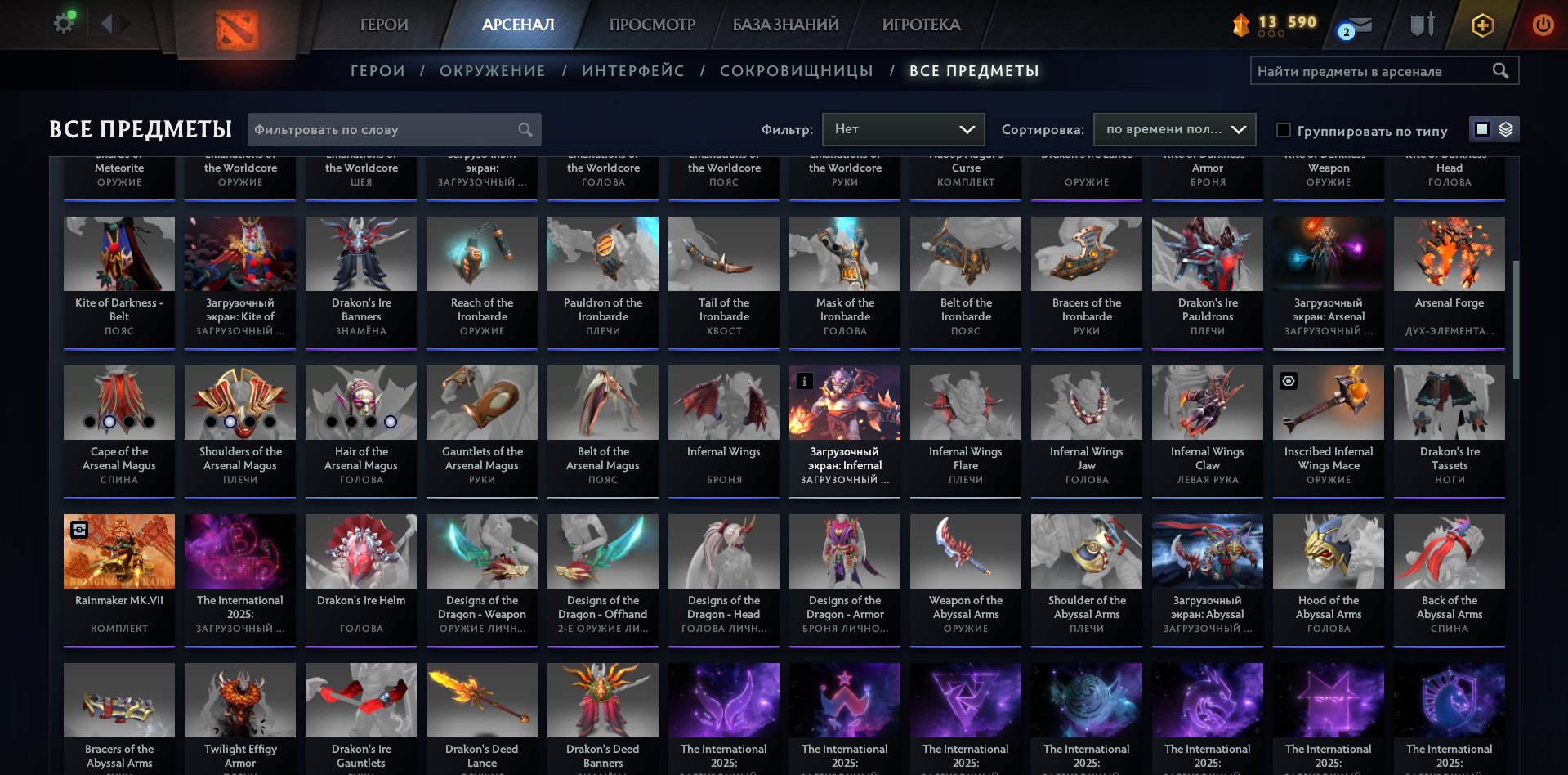Click the orange power button to quit
This screenshot has width=1568, height=775.
(x=1543, y=25)
